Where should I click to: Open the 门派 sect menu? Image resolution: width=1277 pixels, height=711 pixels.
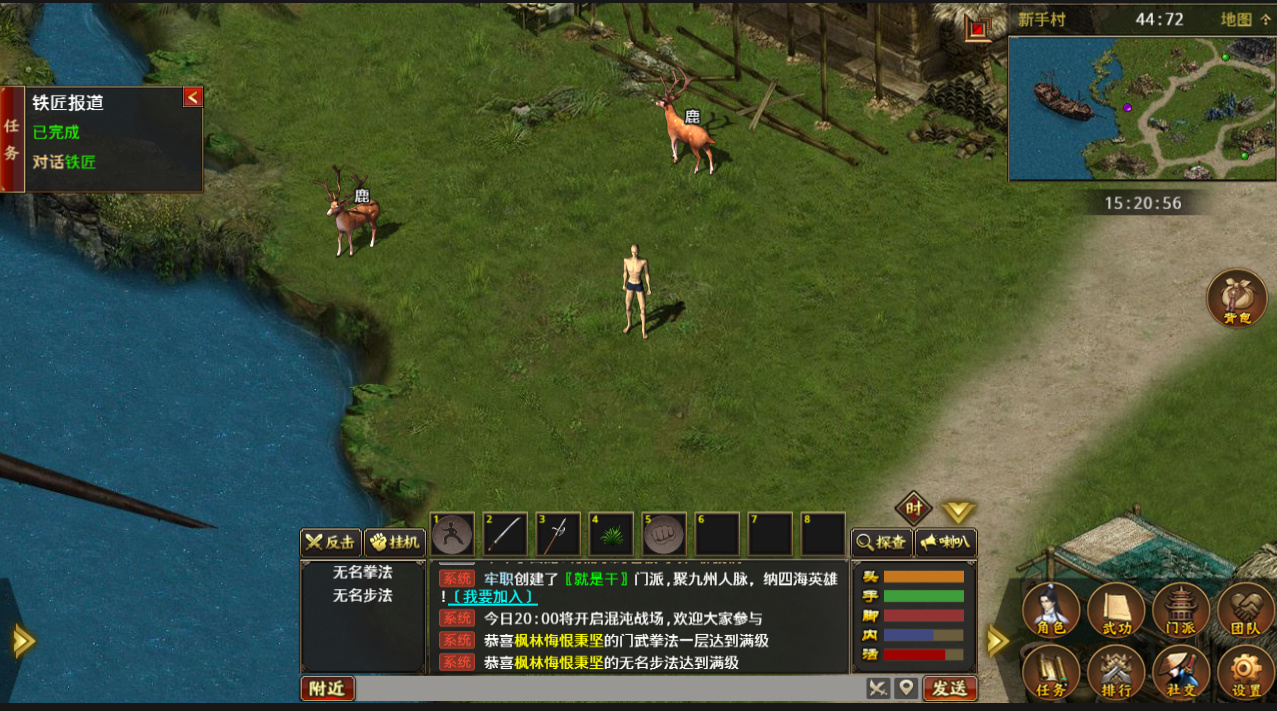click(x=1181, y=610)
